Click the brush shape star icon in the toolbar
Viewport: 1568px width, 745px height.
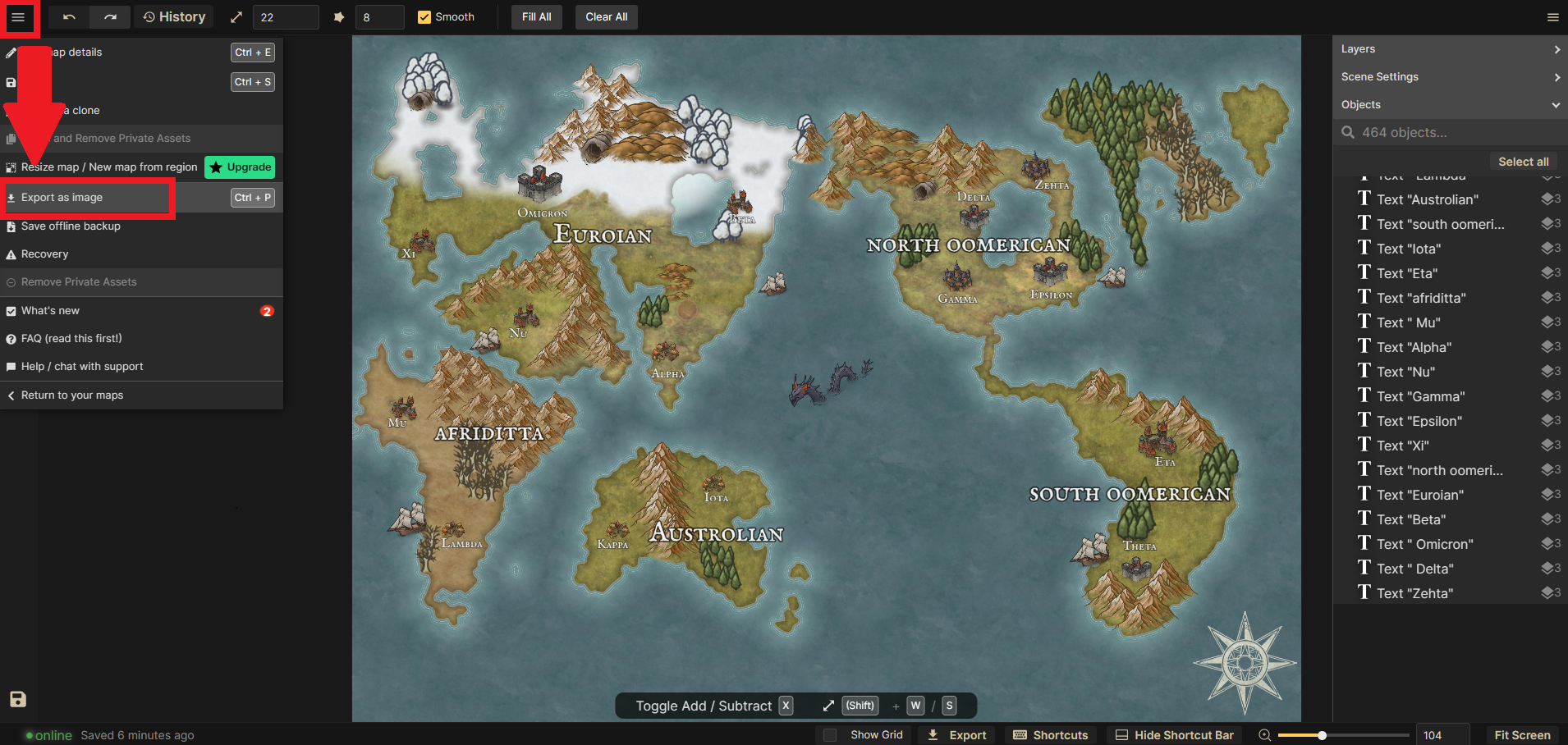339,16
